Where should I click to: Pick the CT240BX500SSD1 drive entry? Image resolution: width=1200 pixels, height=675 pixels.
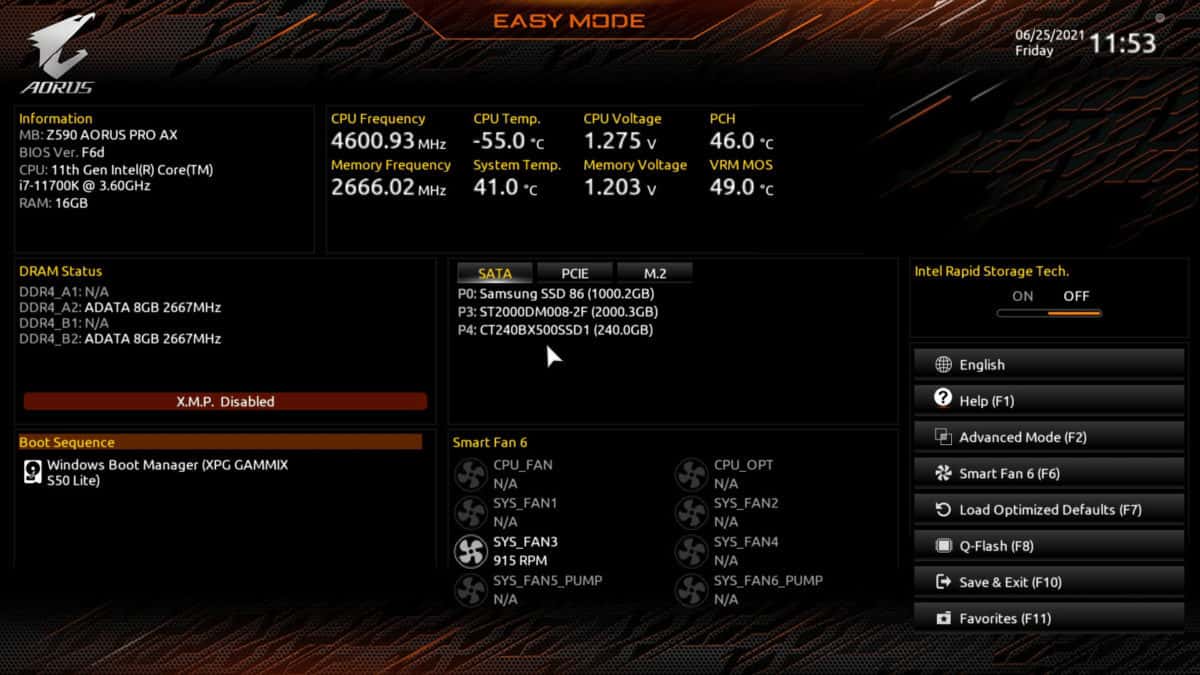555,330
